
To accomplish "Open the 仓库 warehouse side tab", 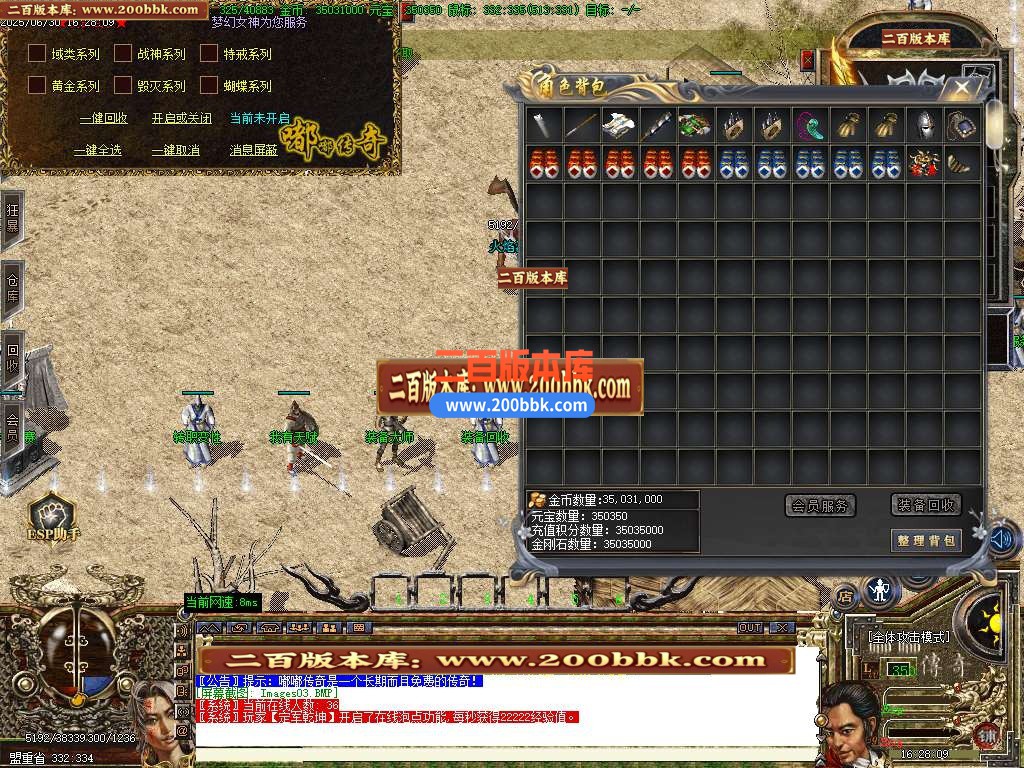I will [12, 282].
